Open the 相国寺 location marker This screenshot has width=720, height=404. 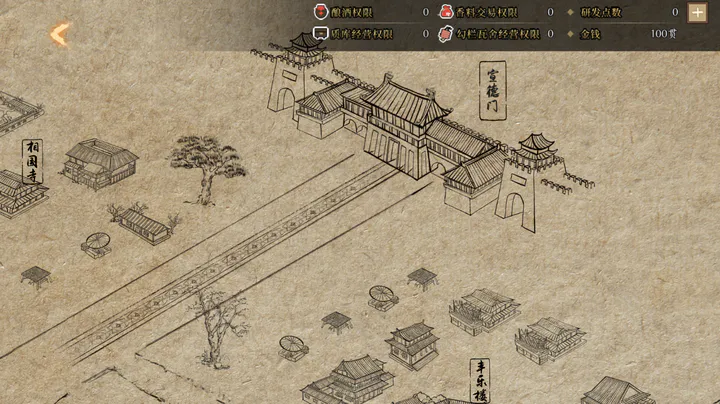click(x=33, y=160)
